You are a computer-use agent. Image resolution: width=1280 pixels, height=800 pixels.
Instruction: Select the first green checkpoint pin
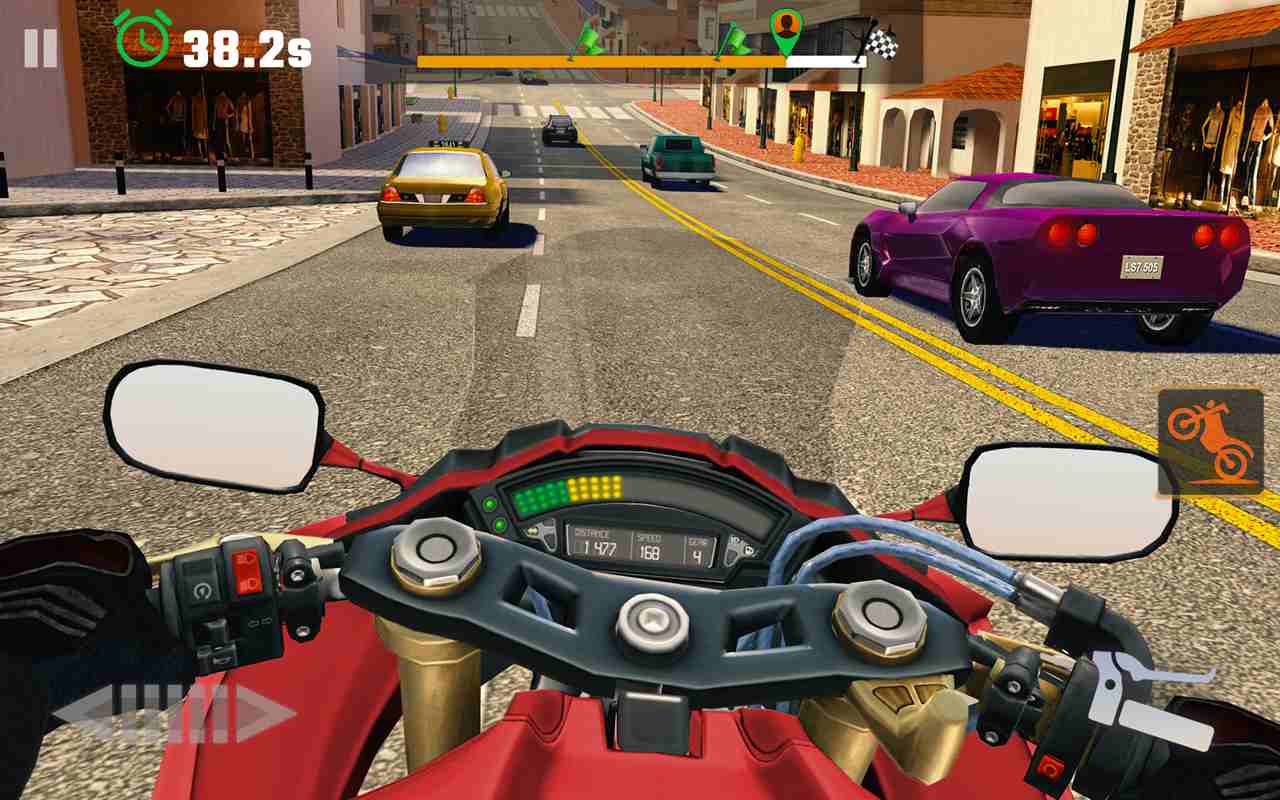(592, 38)
